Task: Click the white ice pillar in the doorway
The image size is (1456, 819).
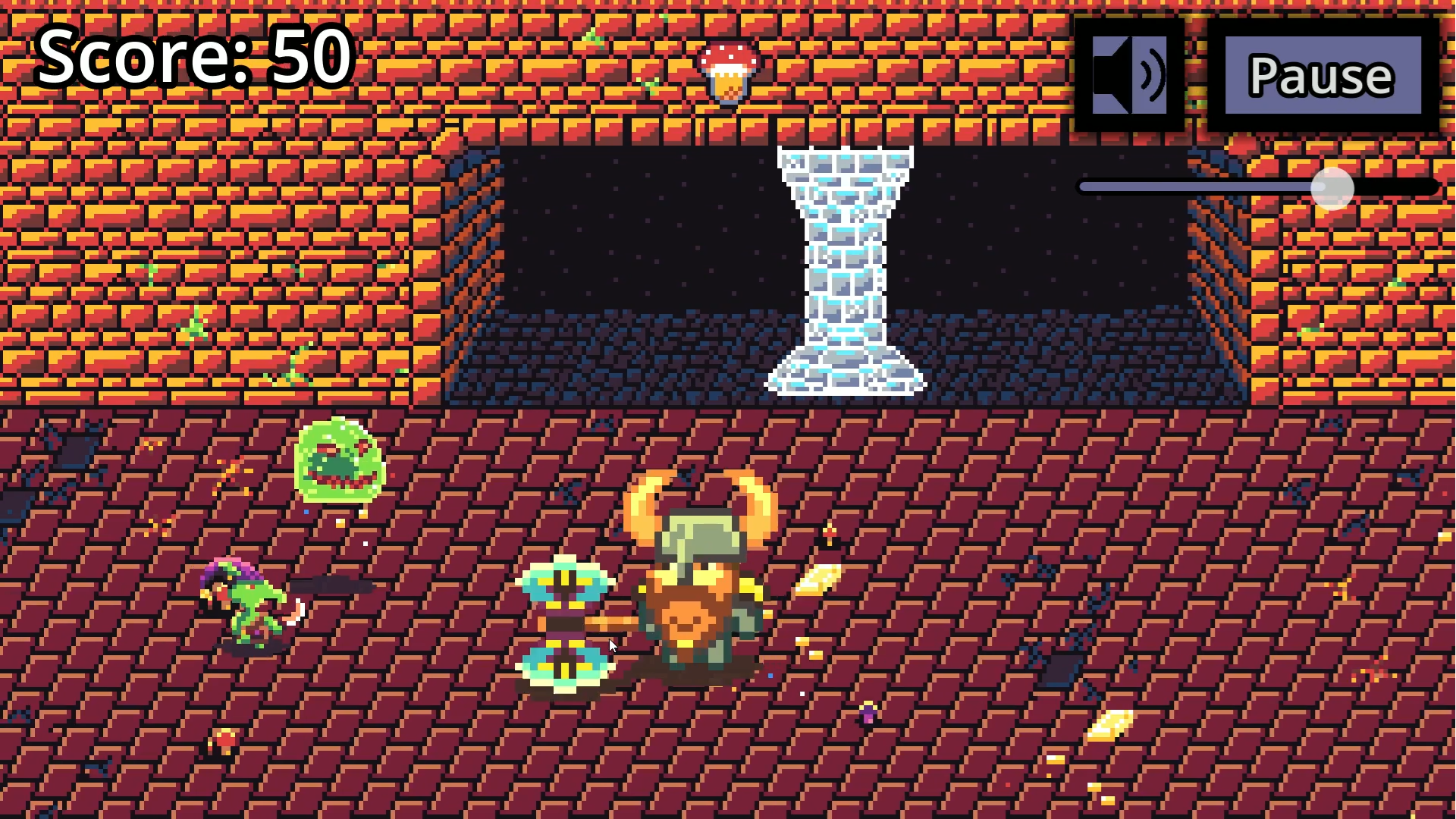Action: 846,265
